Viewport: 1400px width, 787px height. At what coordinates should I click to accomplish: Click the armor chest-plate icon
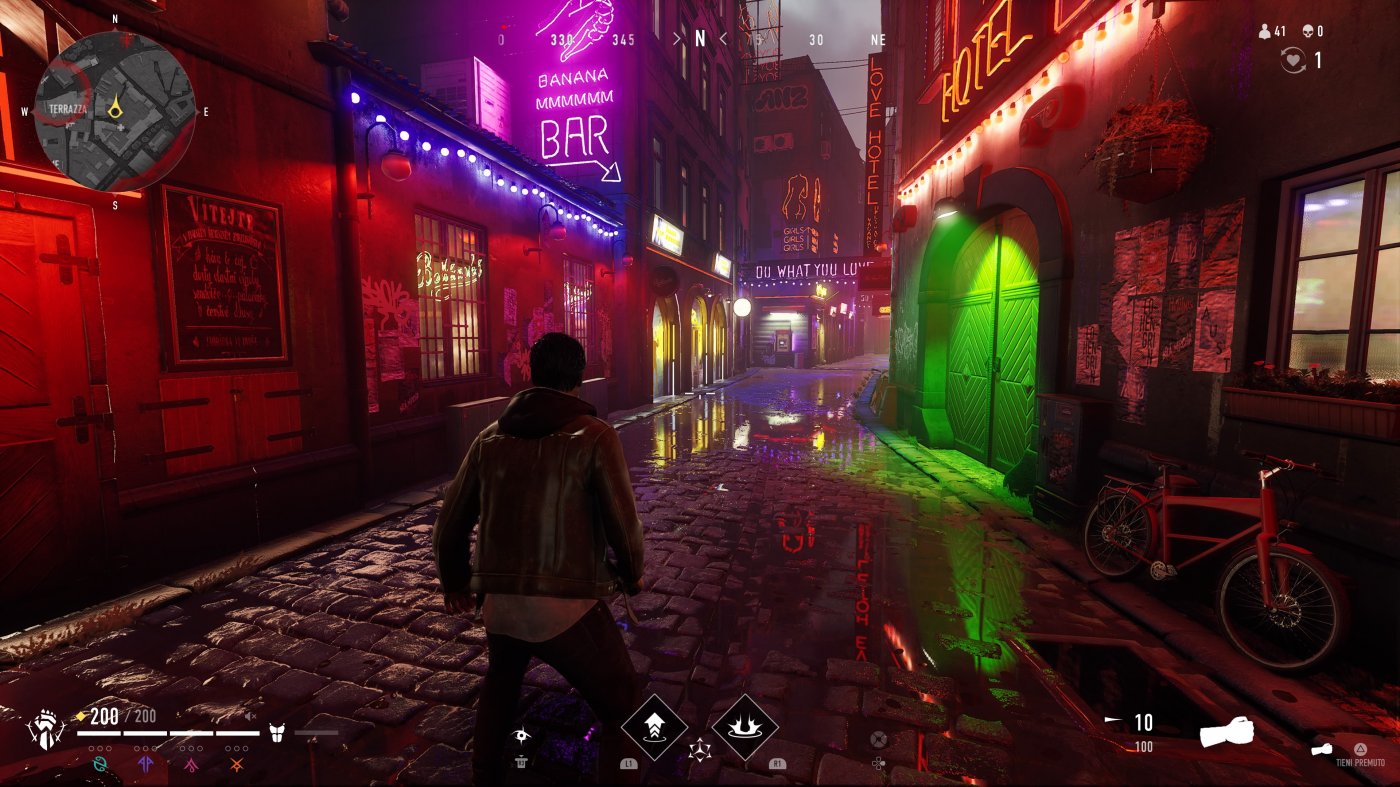277,732
